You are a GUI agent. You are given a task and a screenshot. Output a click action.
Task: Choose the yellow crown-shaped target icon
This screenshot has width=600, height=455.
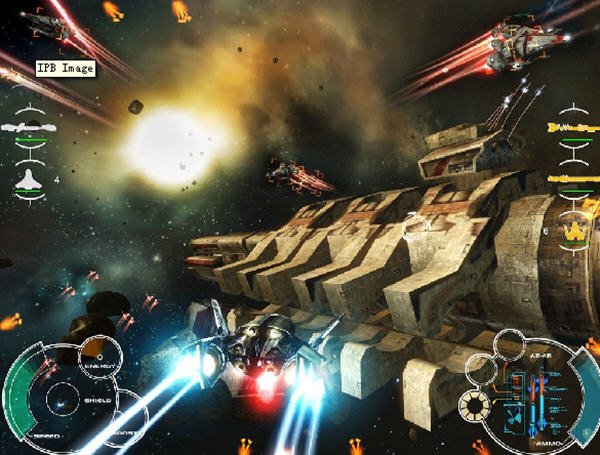pyautogui.click(x=574, y=232)
